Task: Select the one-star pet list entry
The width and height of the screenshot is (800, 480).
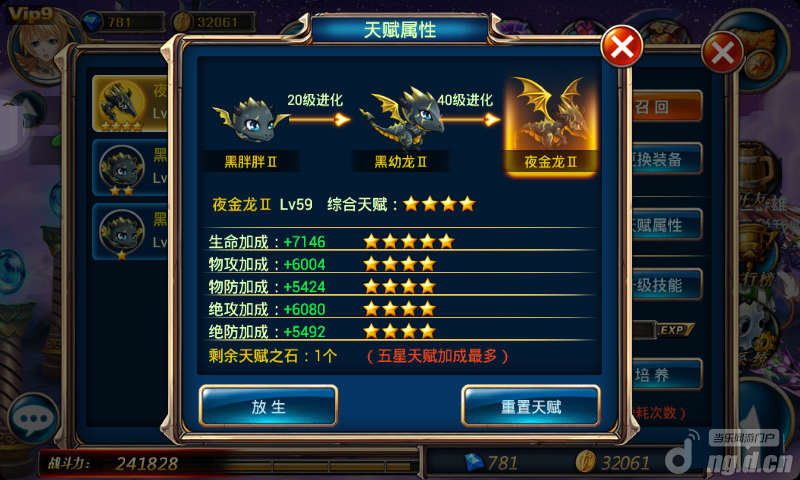Action: point(132,232)
